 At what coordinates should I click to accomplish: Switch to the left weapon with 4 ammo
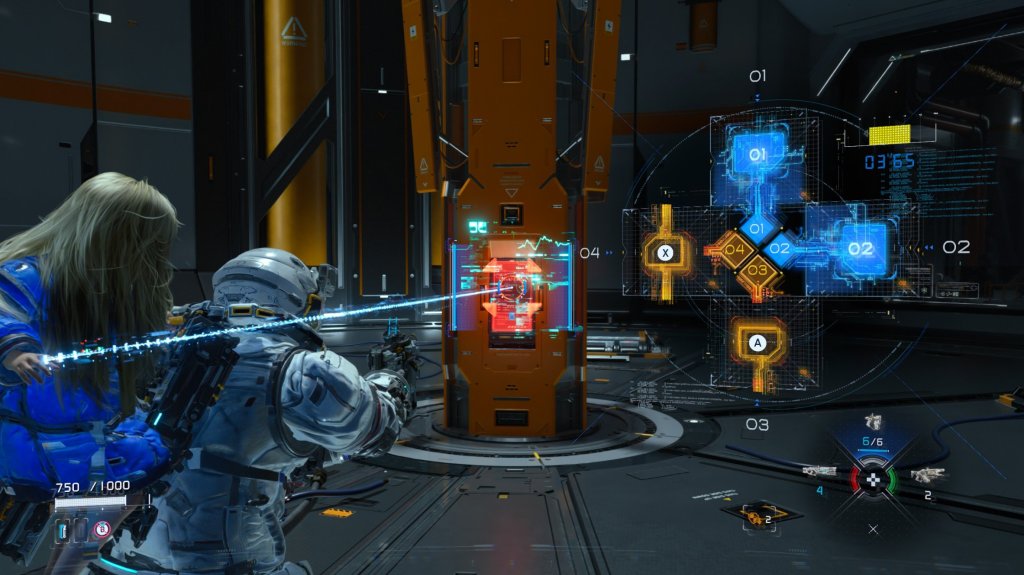click(x=819, y=470)
